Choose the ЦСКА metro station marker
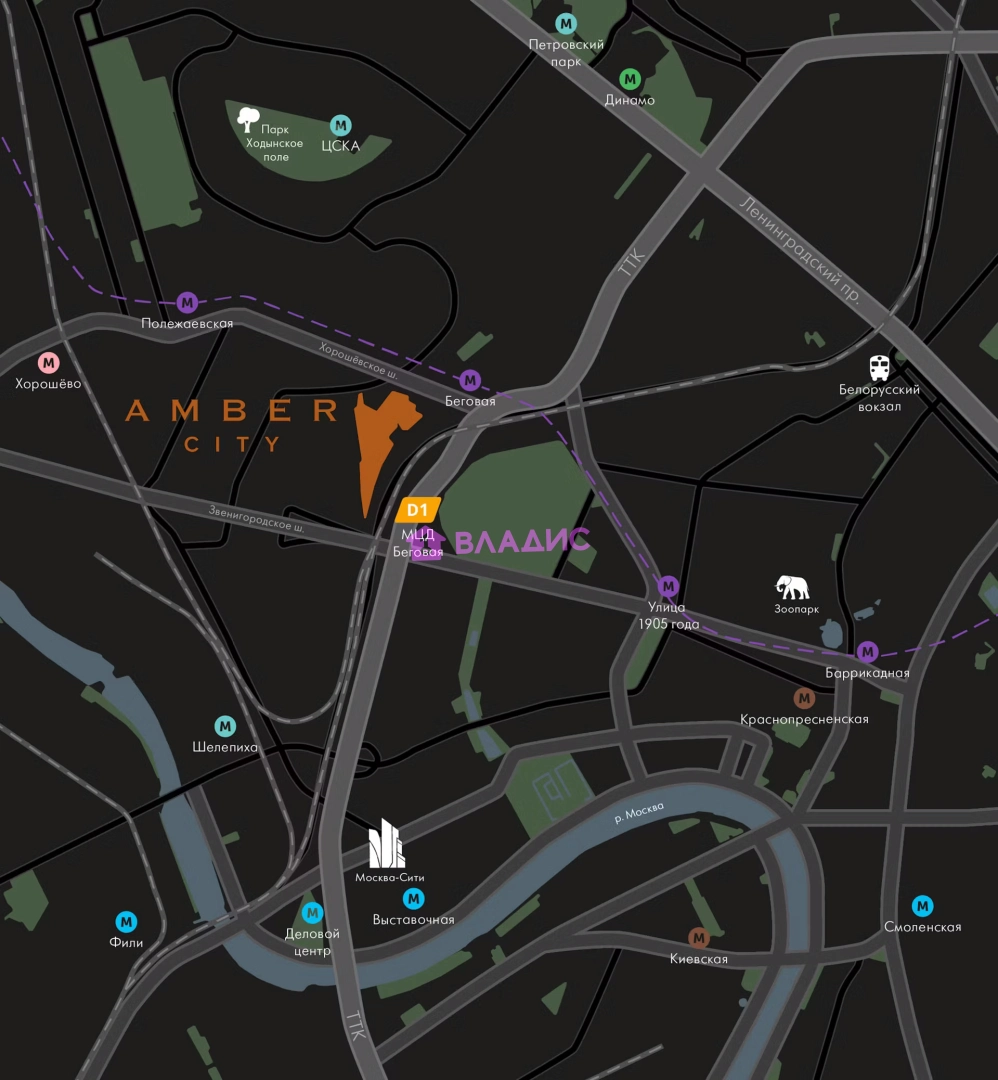The width and height of the screenshot is (998, 1080). click(x=341, y=125)
